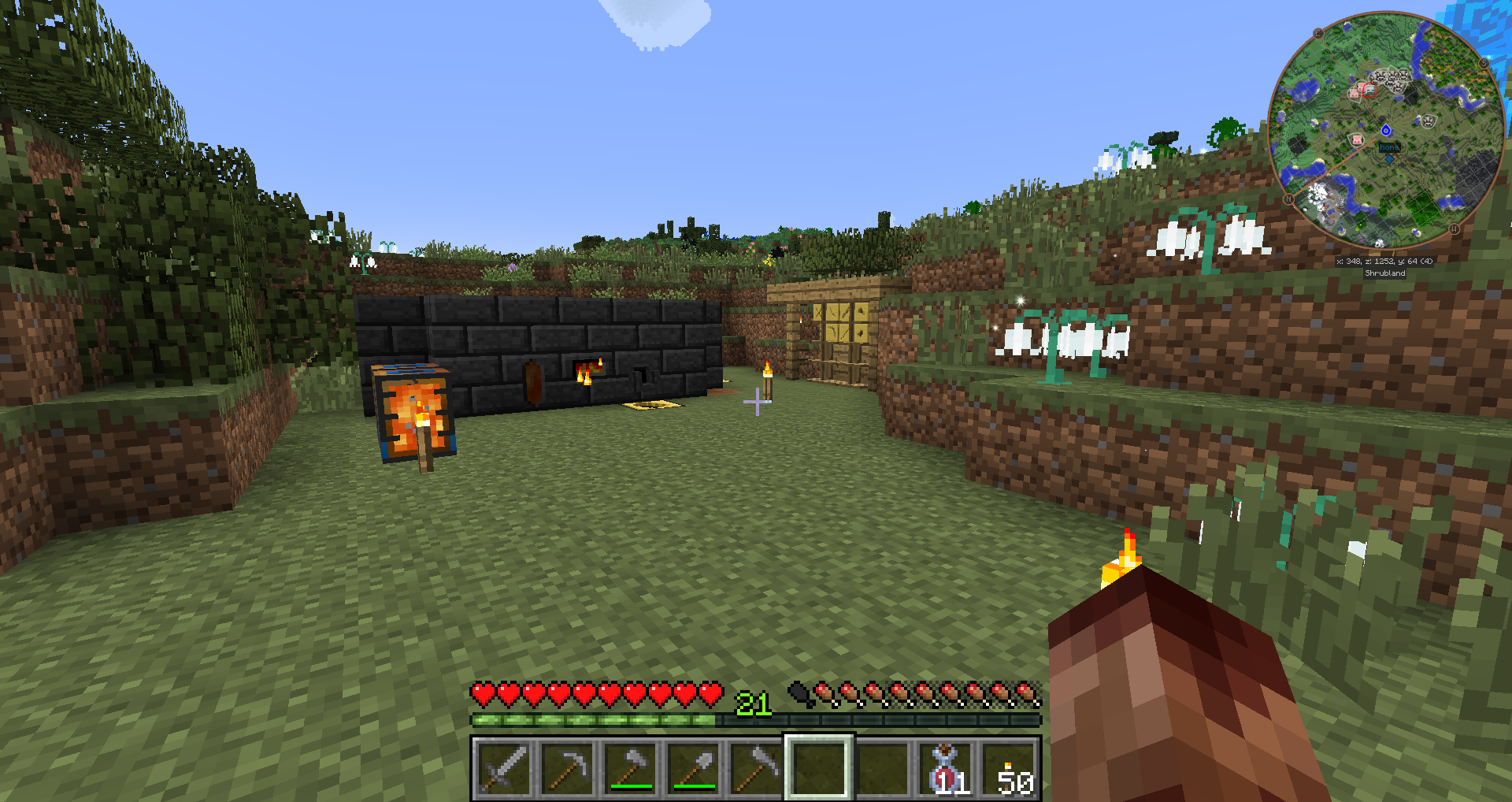Choose the pickaxe hotbar slot
Viewport: 1512px width, 802px height.
tap(567, 768)
